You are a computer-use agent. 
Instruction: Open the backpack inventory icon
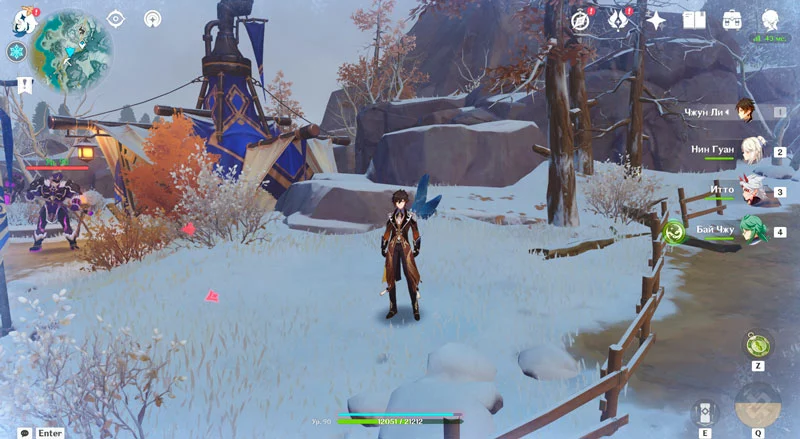coord(732,20)
